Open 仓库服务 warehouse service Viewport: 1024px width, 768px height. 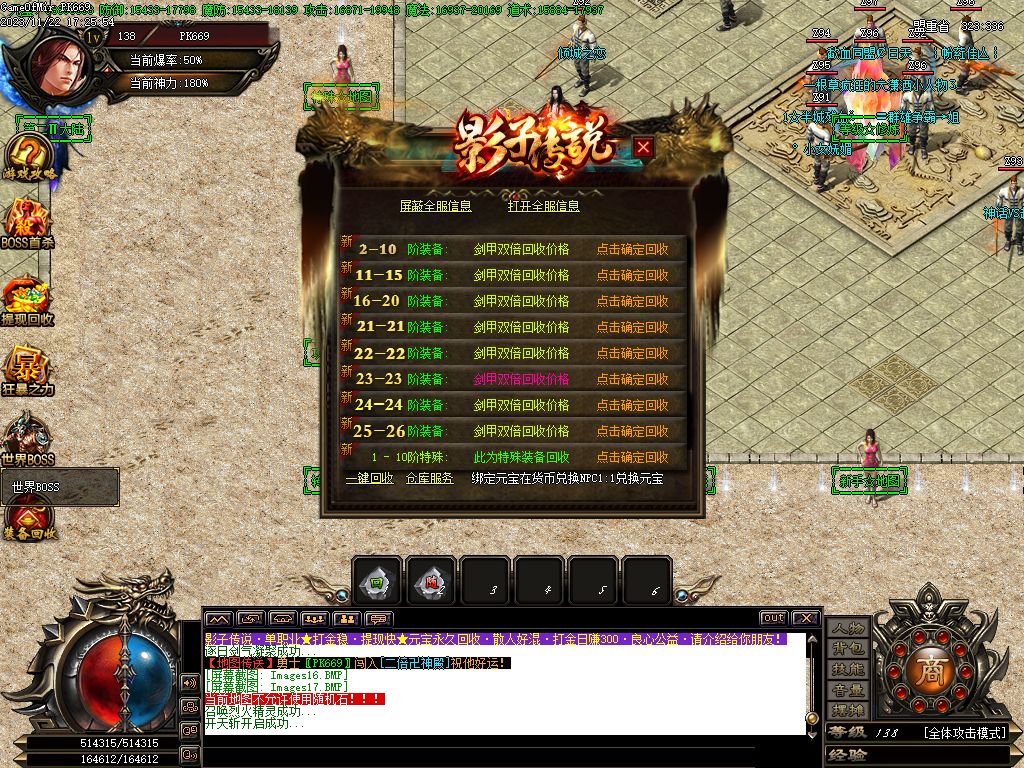(429, 479)
